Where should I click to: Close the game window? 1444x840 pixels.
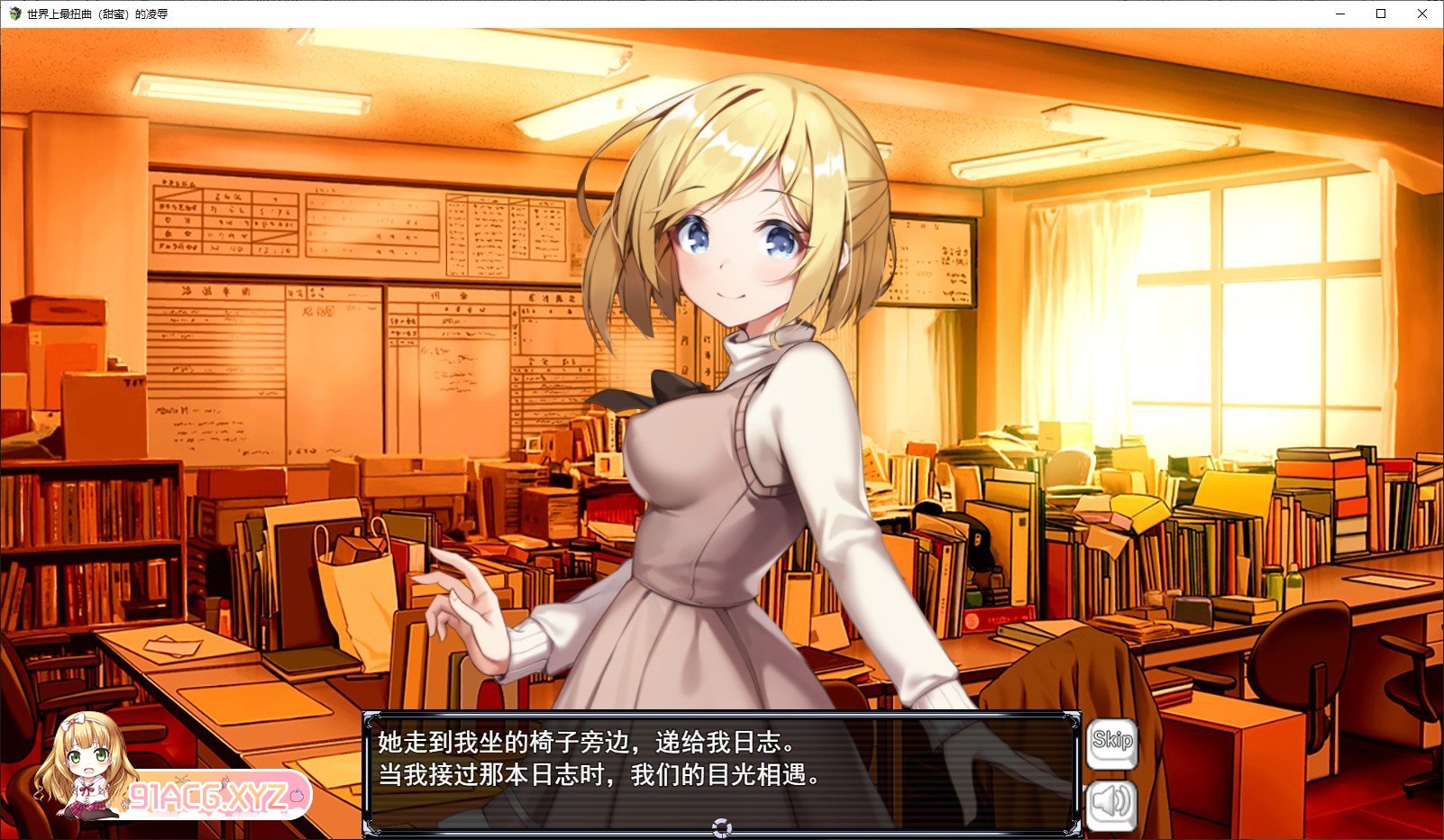pyautogui.click(x=1422, y=14)
